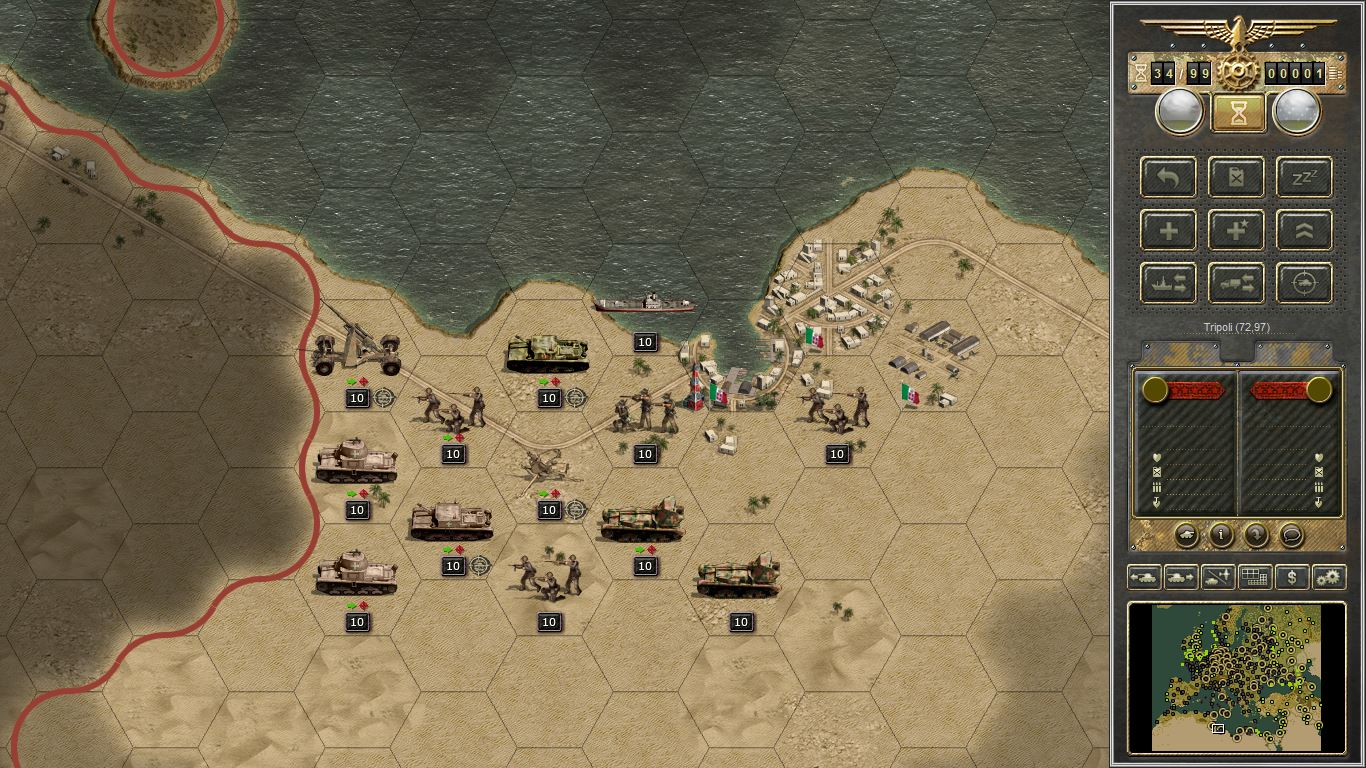Click the round curved-arrow button
Screen dimensions: 1366x768
coord(1256,535)
